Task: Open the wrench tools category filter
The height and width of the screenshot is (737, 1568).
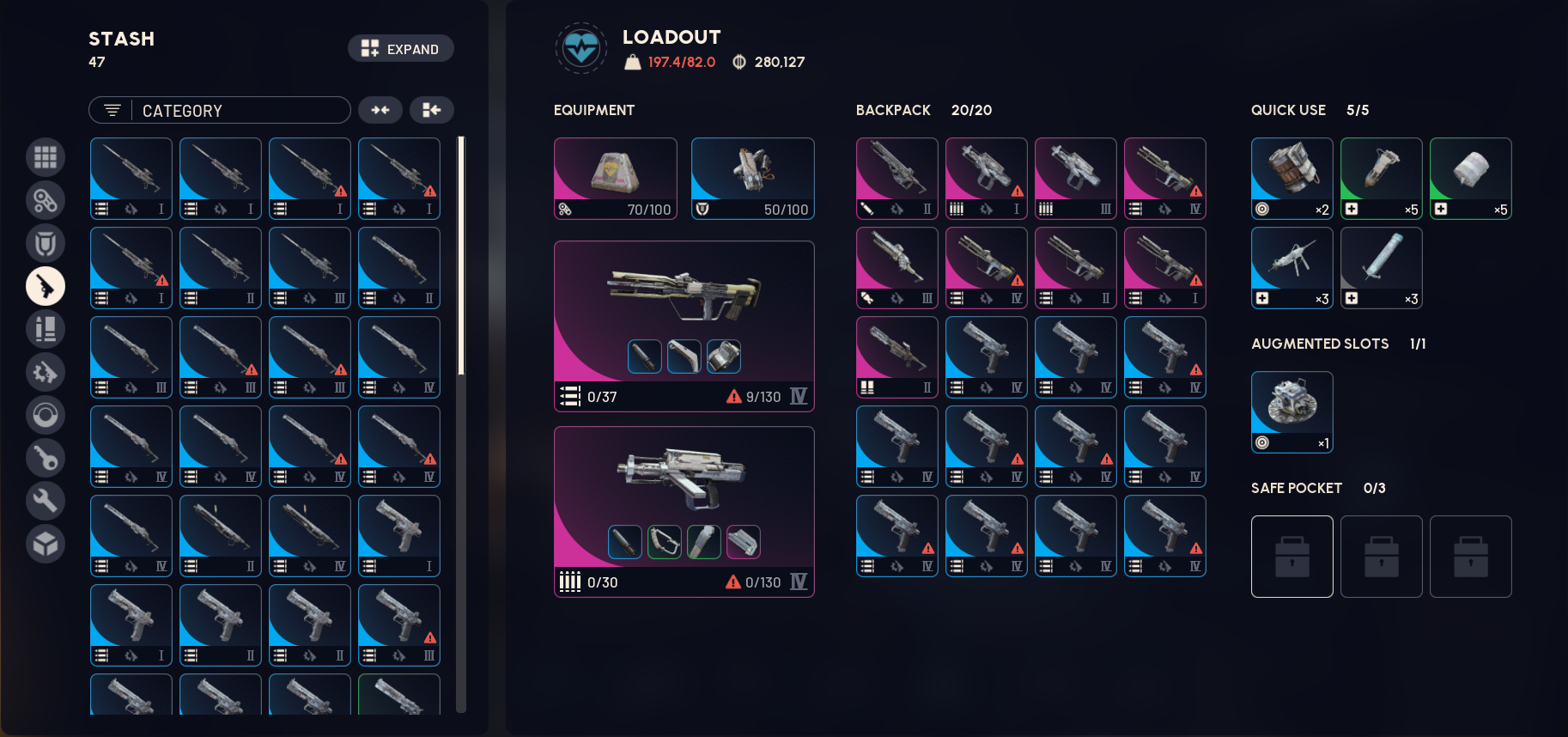Action: click(46, 501)
